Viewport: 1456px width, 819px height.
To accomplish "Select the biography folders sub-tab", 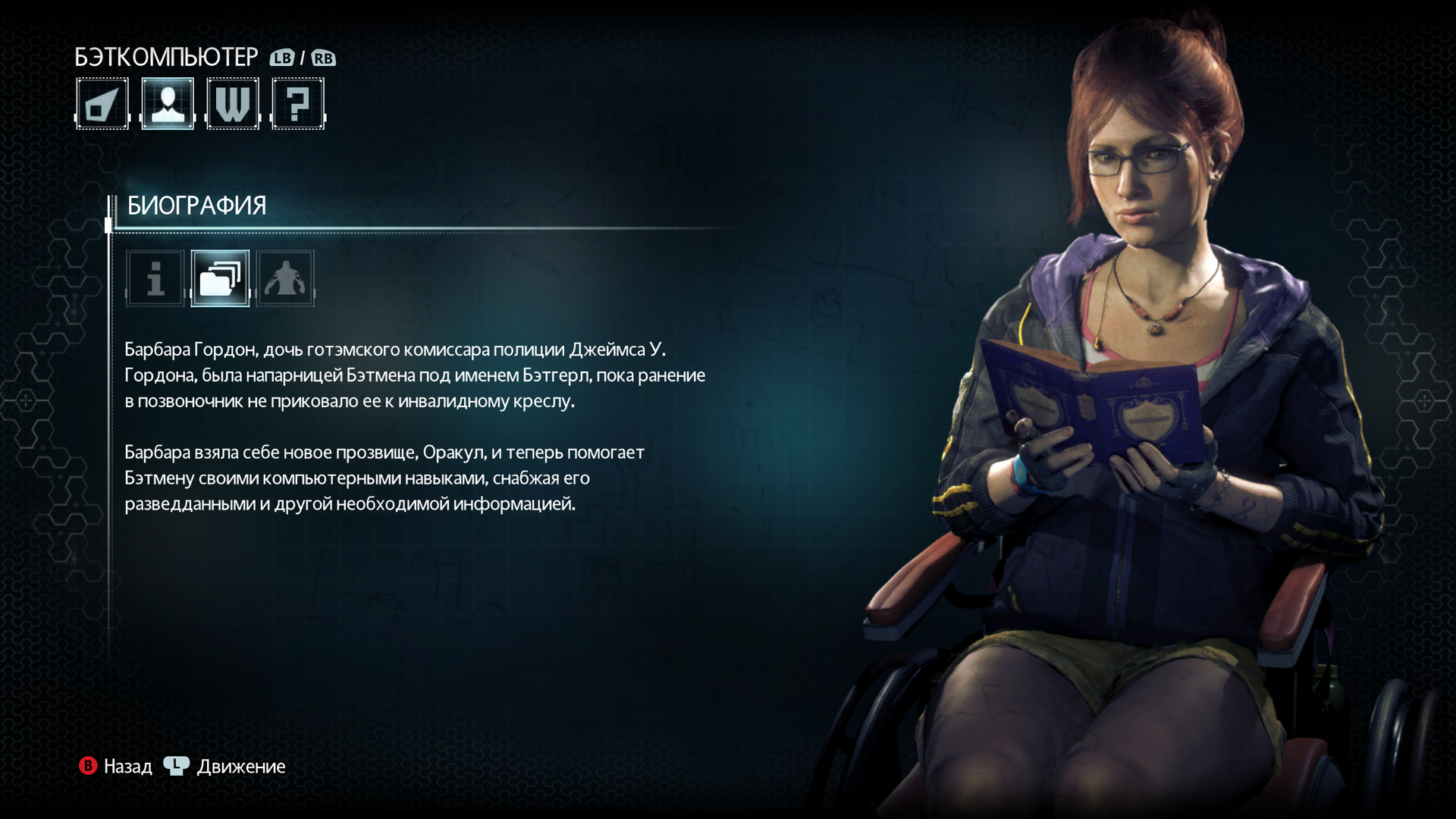I will [x=220, y=278].
